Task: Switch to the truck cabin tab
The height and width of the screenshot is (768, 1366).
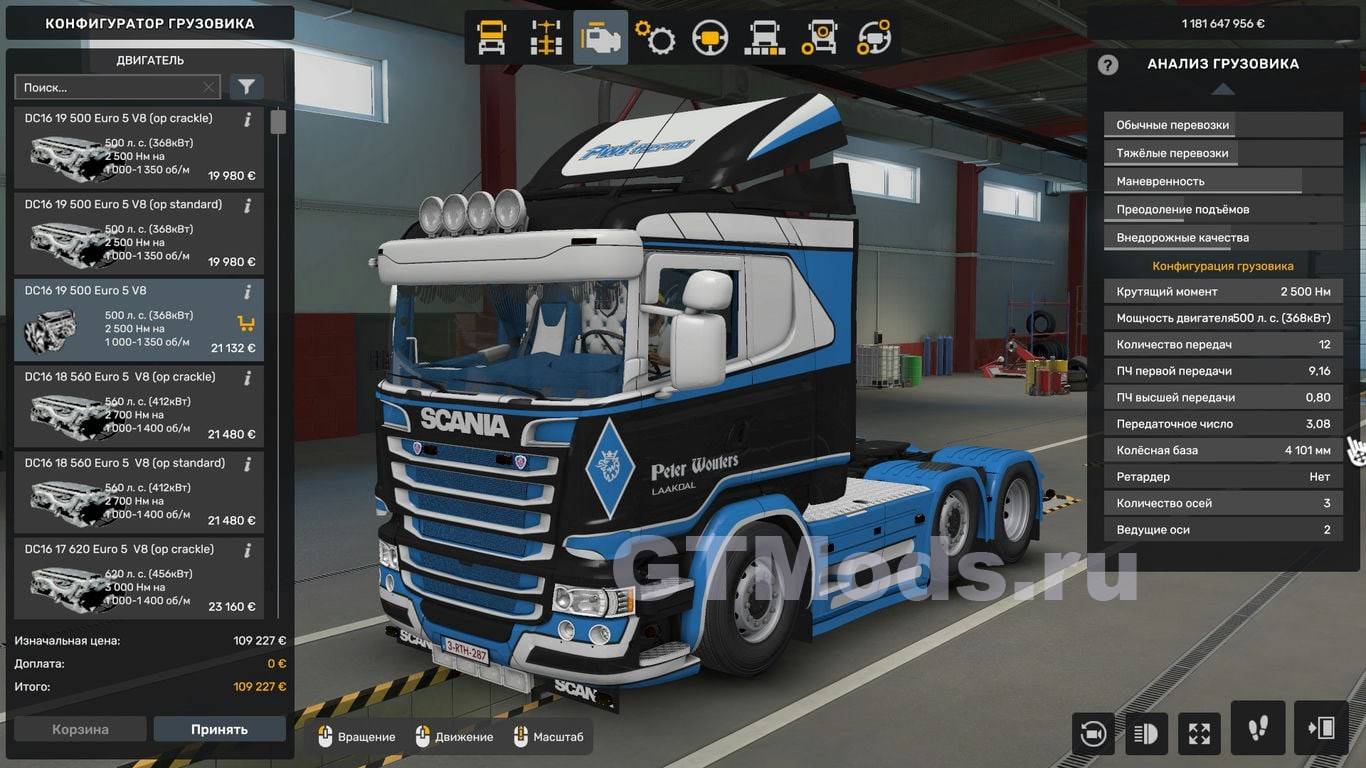Action: 491,38
